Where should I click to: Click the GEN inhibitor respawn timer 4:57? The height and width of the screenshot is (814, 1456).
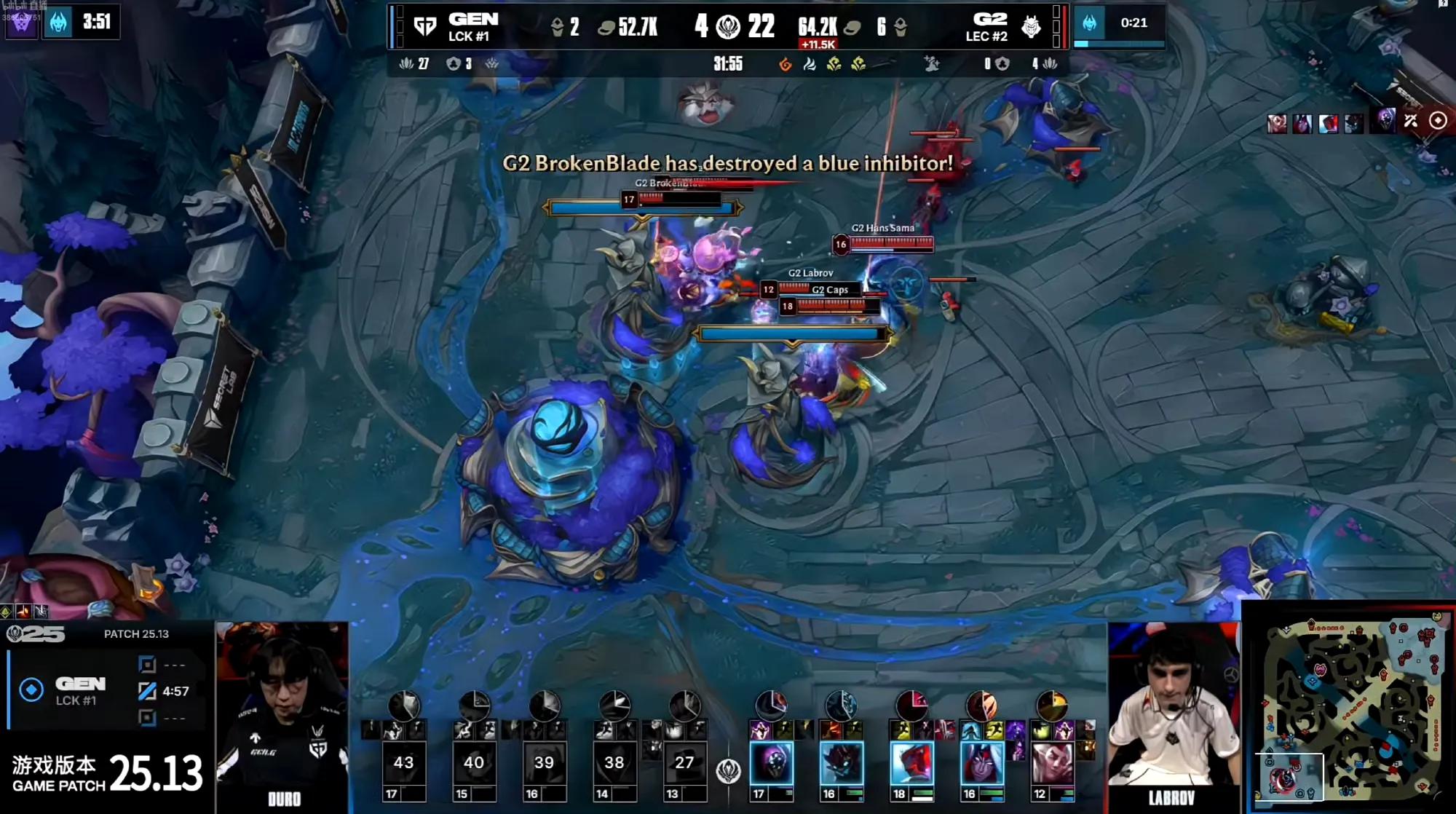(175, 691)
